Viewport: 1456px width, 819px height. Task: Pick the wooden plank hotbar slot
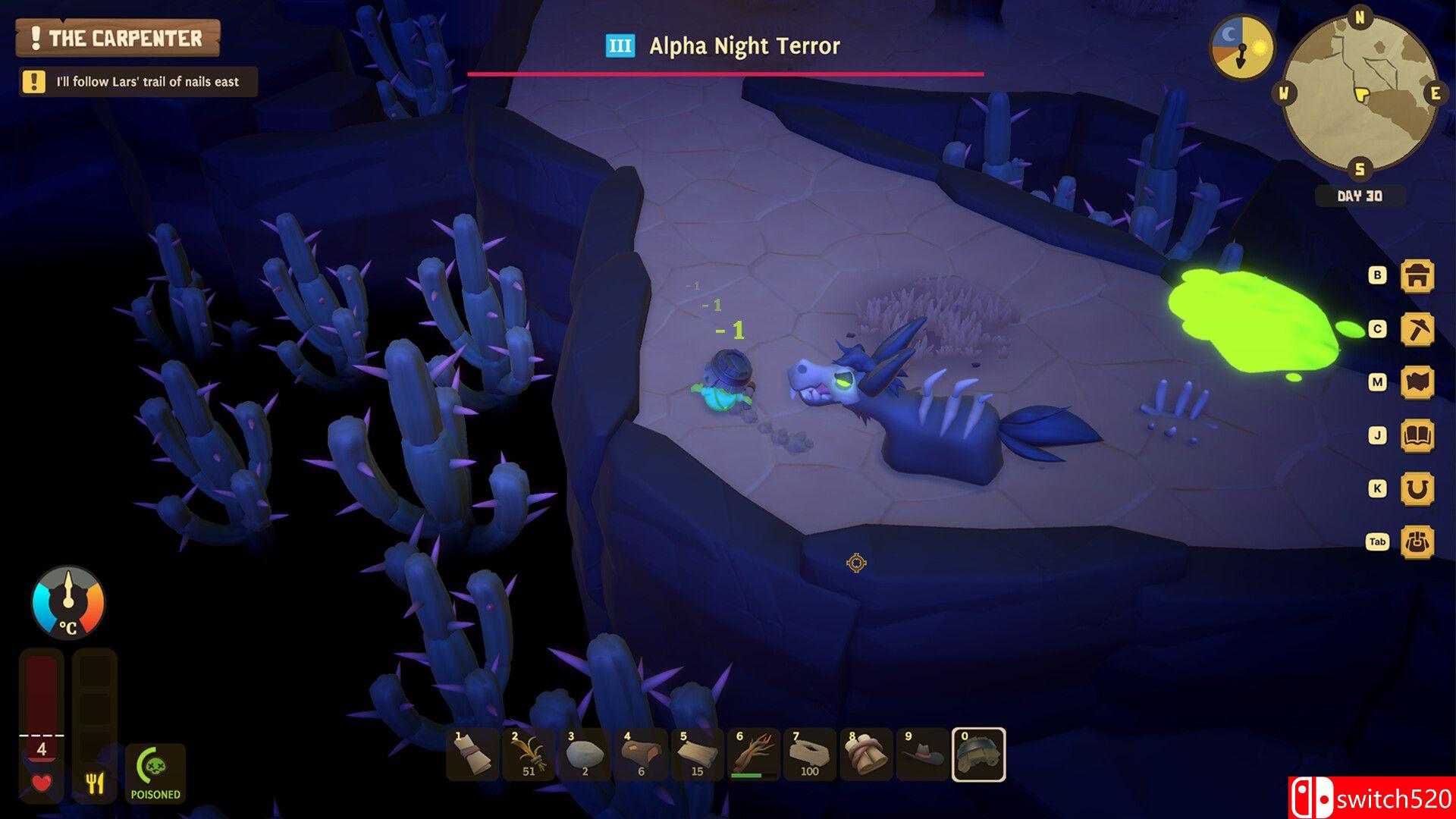point(697,755)
